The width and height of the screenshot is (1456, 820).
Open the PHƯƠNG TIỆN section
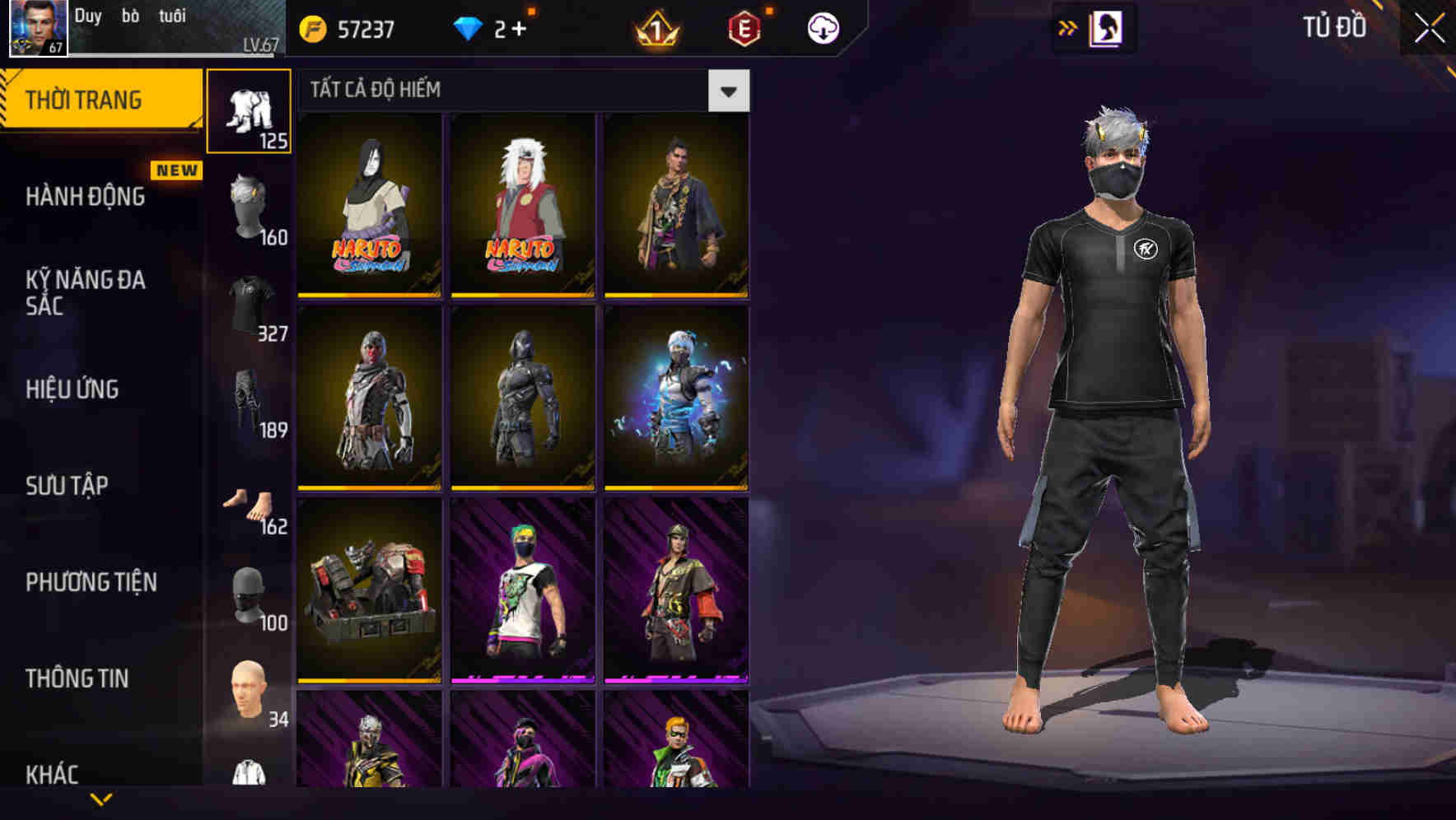(x=91, y=582)
